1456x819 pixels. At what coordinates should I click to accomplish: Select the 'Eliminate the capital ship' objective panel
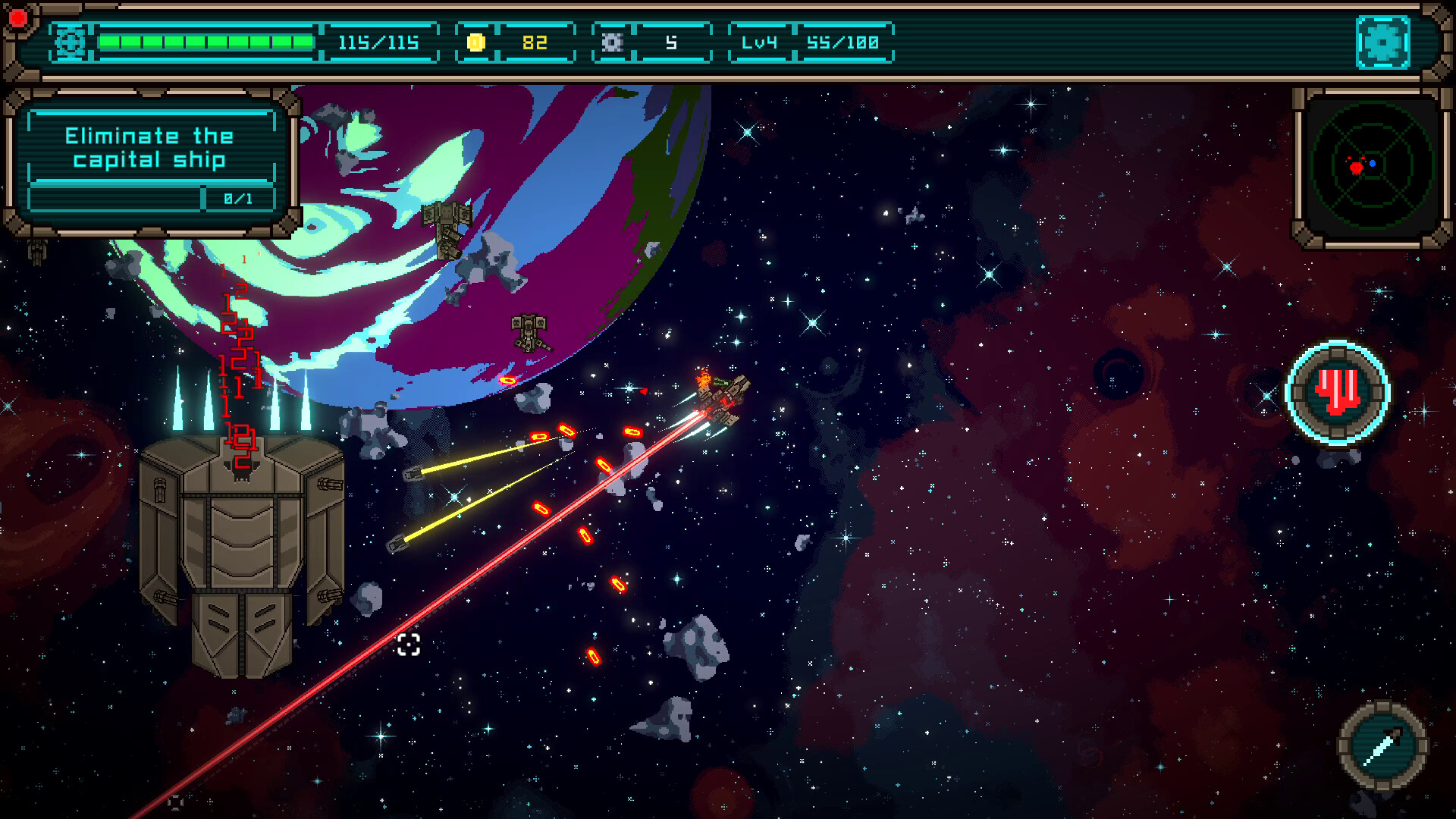[x=150, y=161]
